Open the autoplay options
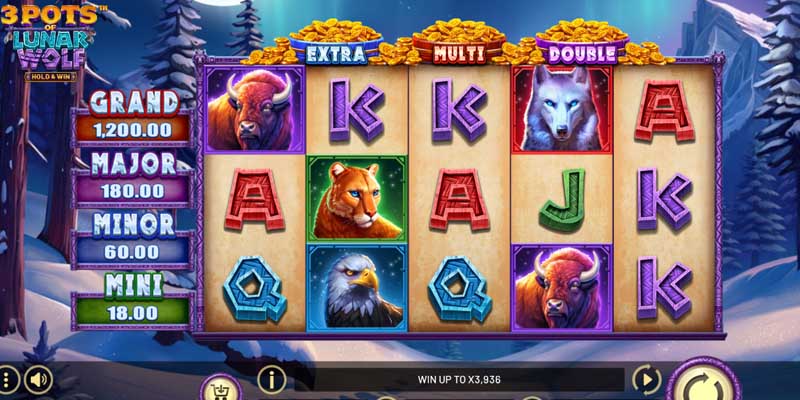Image resolution: width=800 pixels, height=400 pixels. coord(646,380)
